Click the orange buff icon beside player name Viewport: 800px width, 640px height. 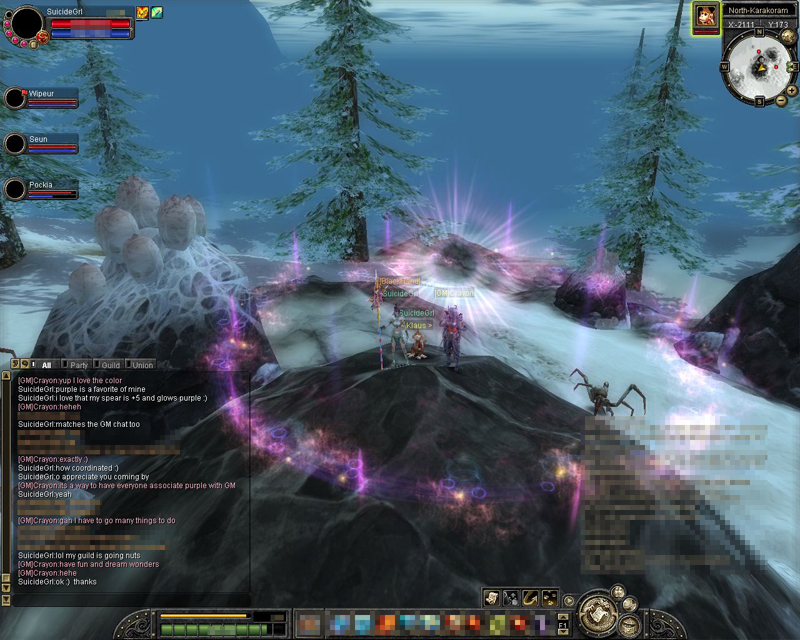click(x=142, y=13)
